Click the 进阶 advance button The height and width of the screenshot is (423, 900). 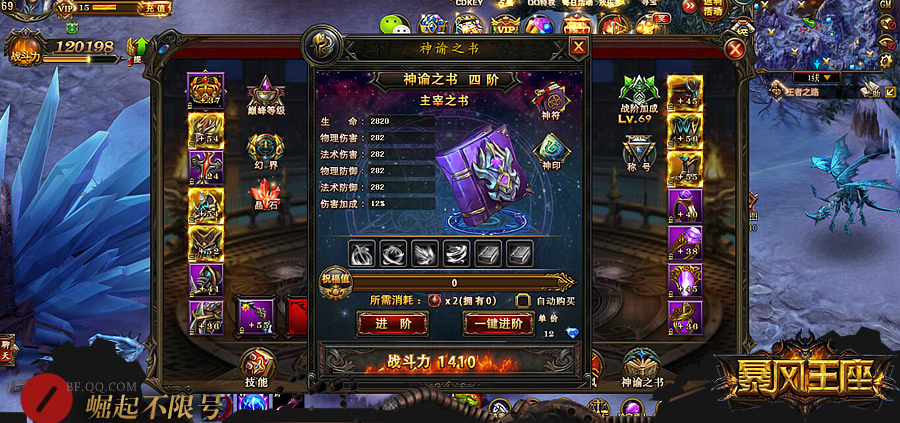392,323
